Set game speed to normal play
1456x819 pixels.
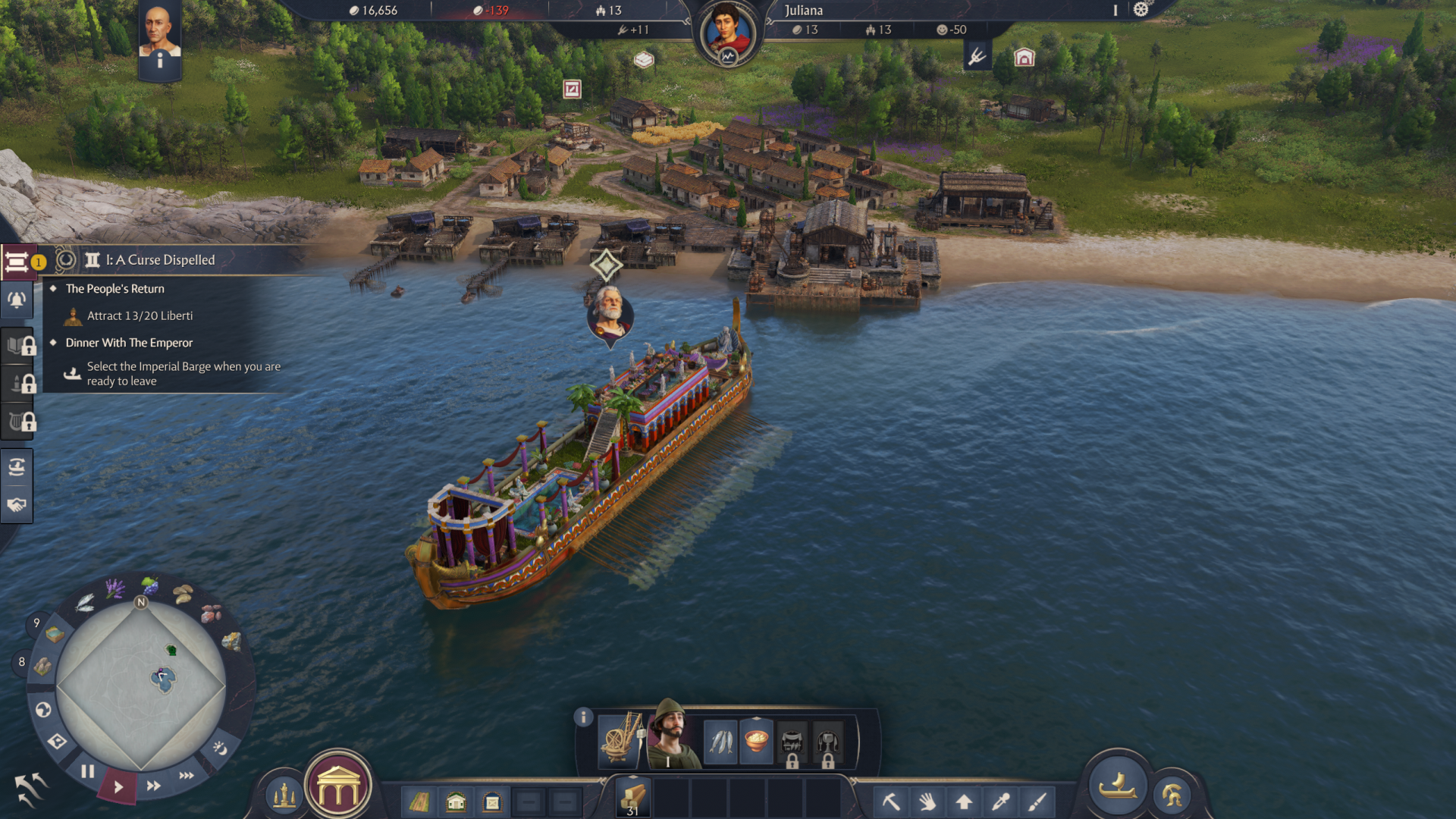[x=118, y=787]
